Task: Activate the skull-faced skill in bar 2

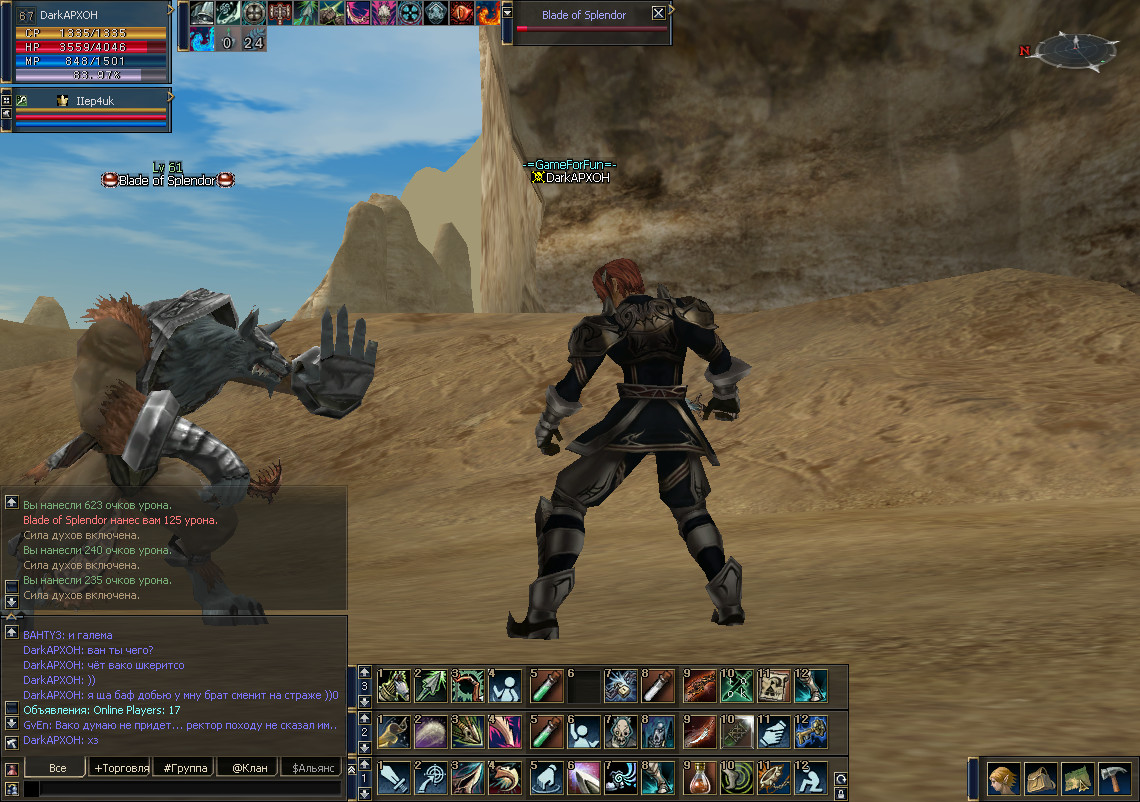Action: [621, 732]
